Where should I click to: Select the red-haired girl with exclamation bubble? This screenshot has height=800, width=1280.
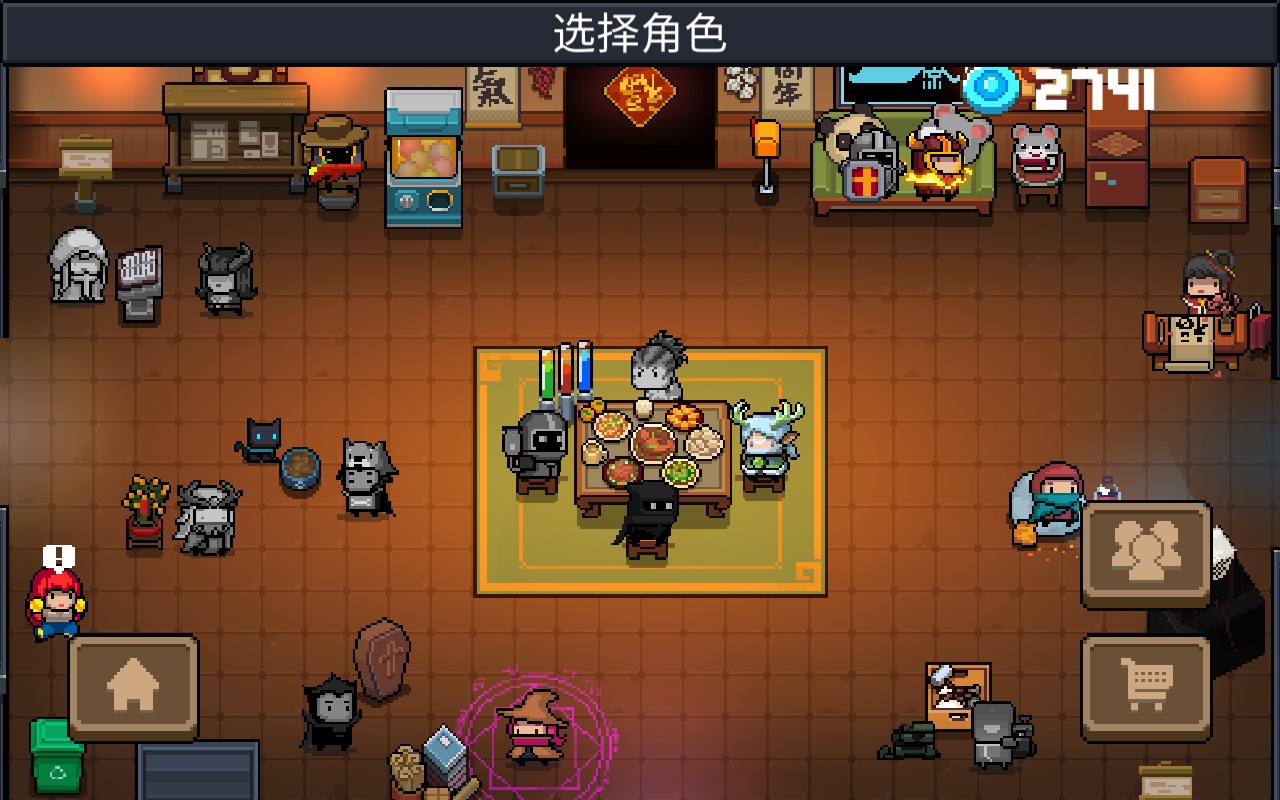[x=55, y=602]
